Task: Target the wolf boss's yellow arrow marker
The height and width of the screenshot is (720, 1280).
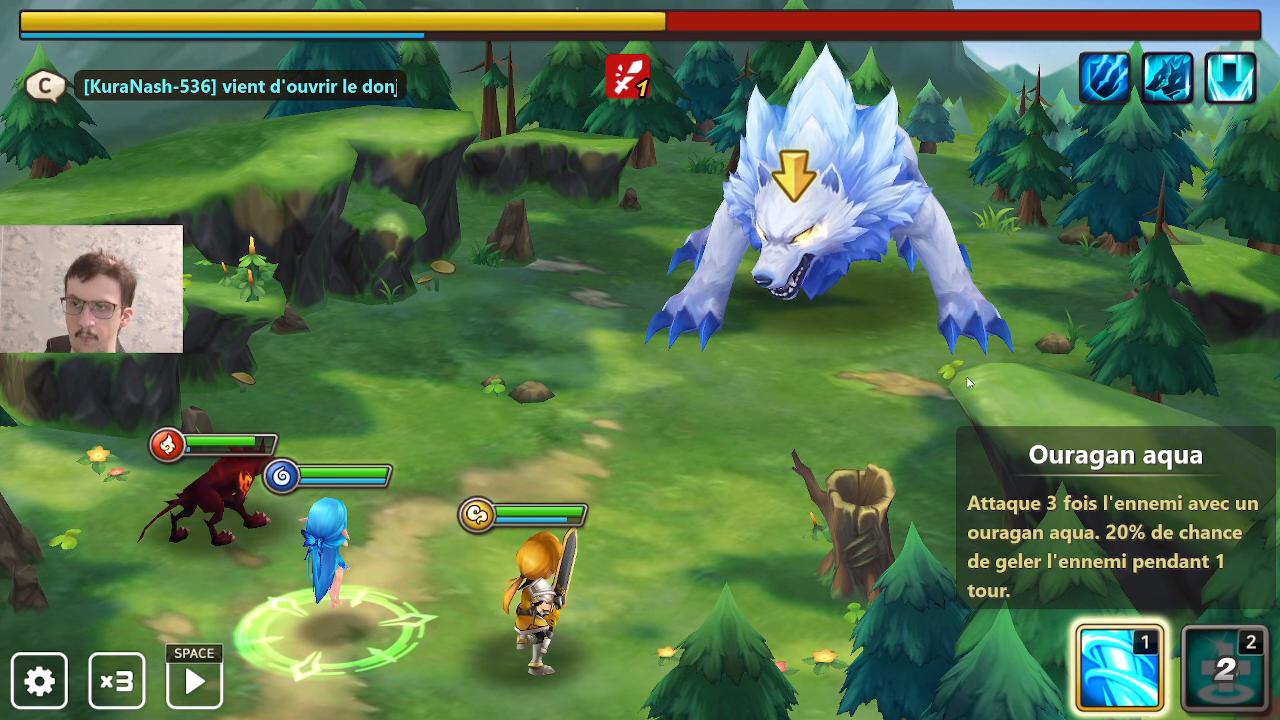Action: pos(795,175)
